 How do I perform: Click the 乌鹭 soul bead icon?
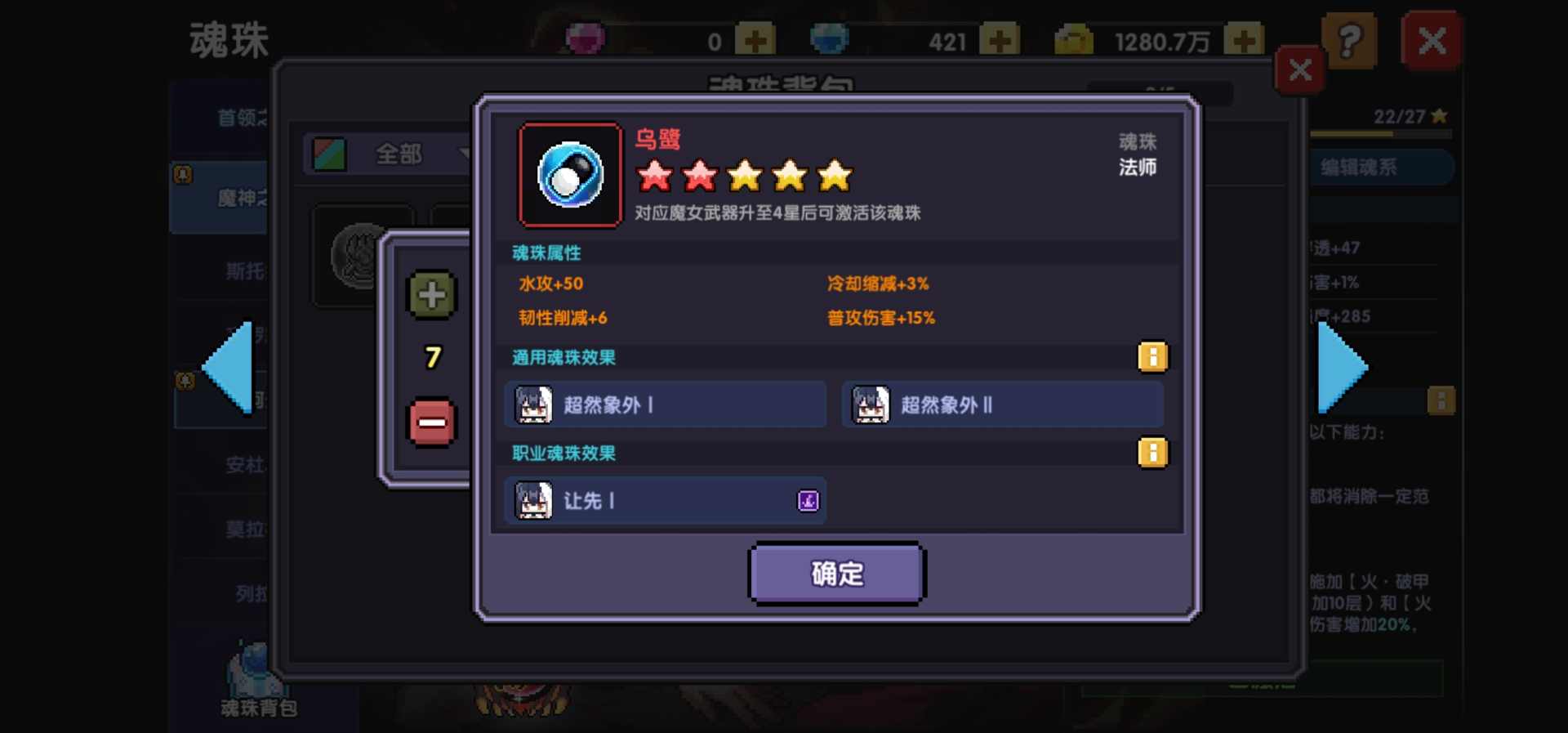tap(569, 174)
